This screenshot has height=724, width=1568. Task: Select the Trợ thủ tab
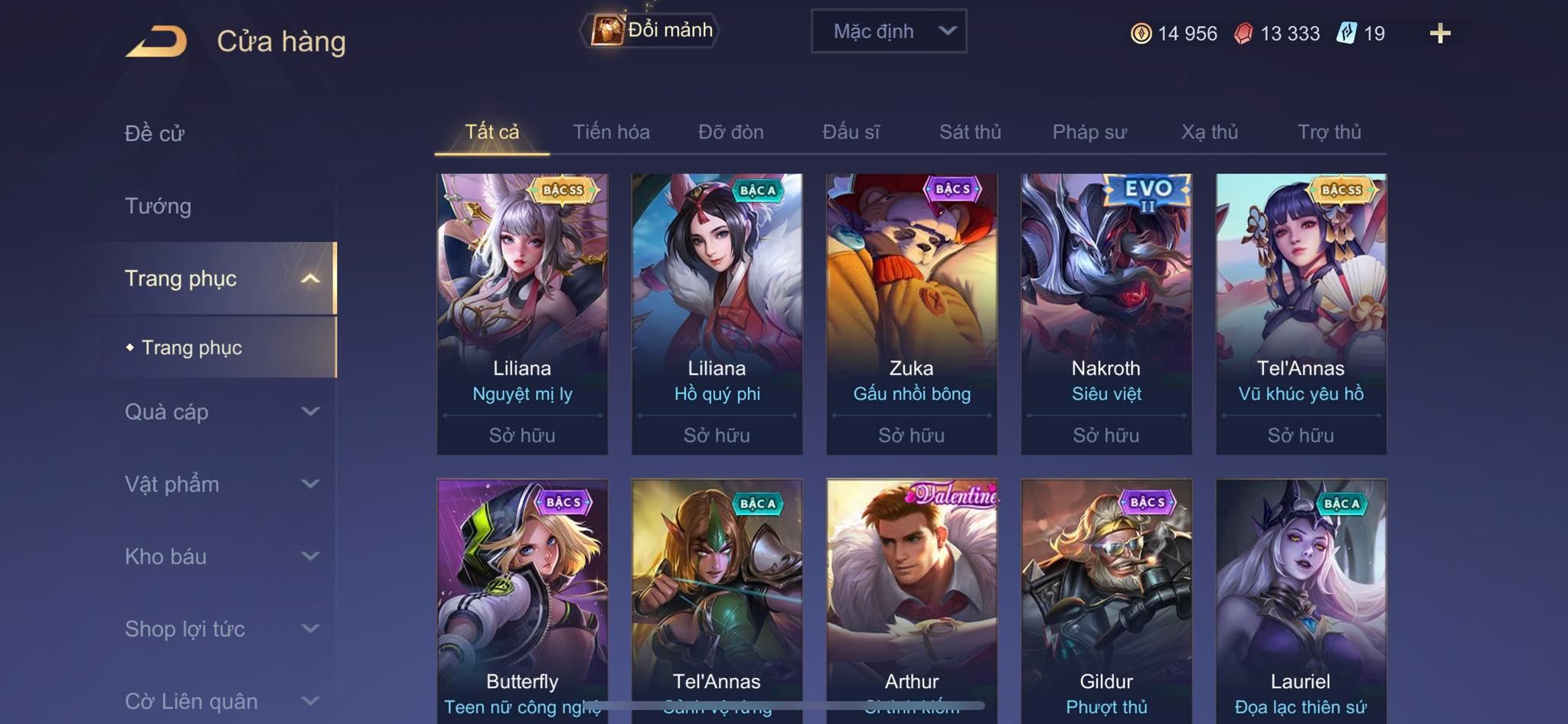(x=1329, y=132)
